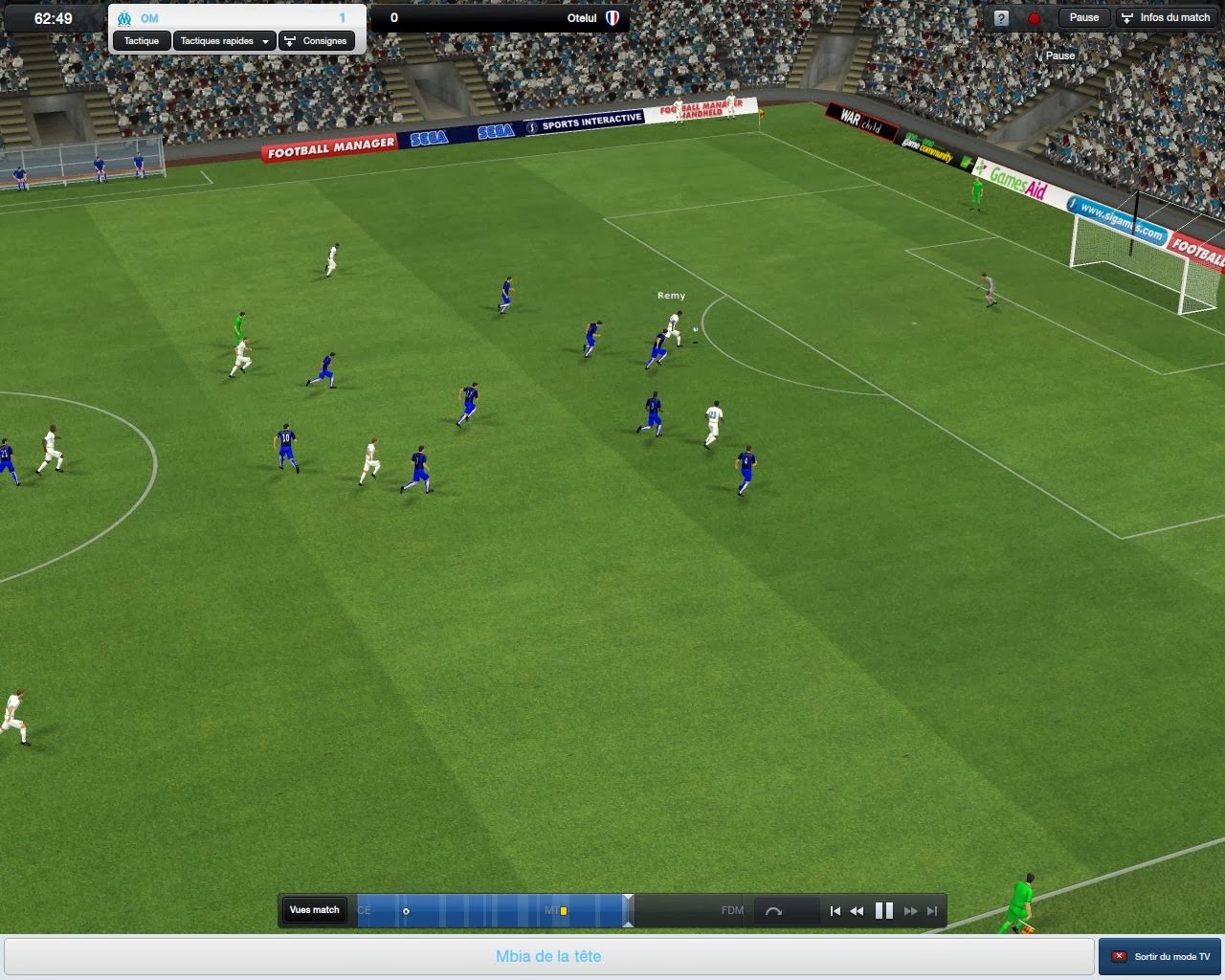Viewport: 1225px width, 980px height.
Task: Click the yellow highlight marker on the timeline
Action: pos(562,911)
